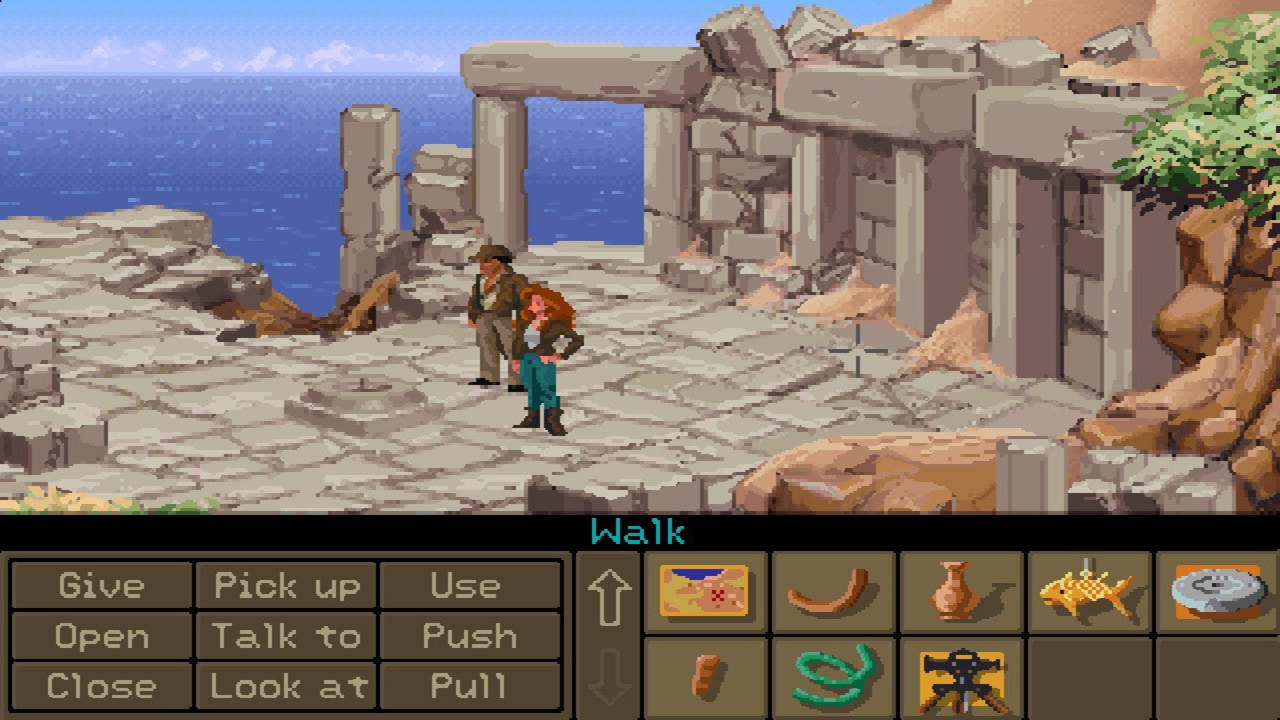The image size is (1280, 720).
Task: Click the Walk command line text
Action: tap(639, 531)
